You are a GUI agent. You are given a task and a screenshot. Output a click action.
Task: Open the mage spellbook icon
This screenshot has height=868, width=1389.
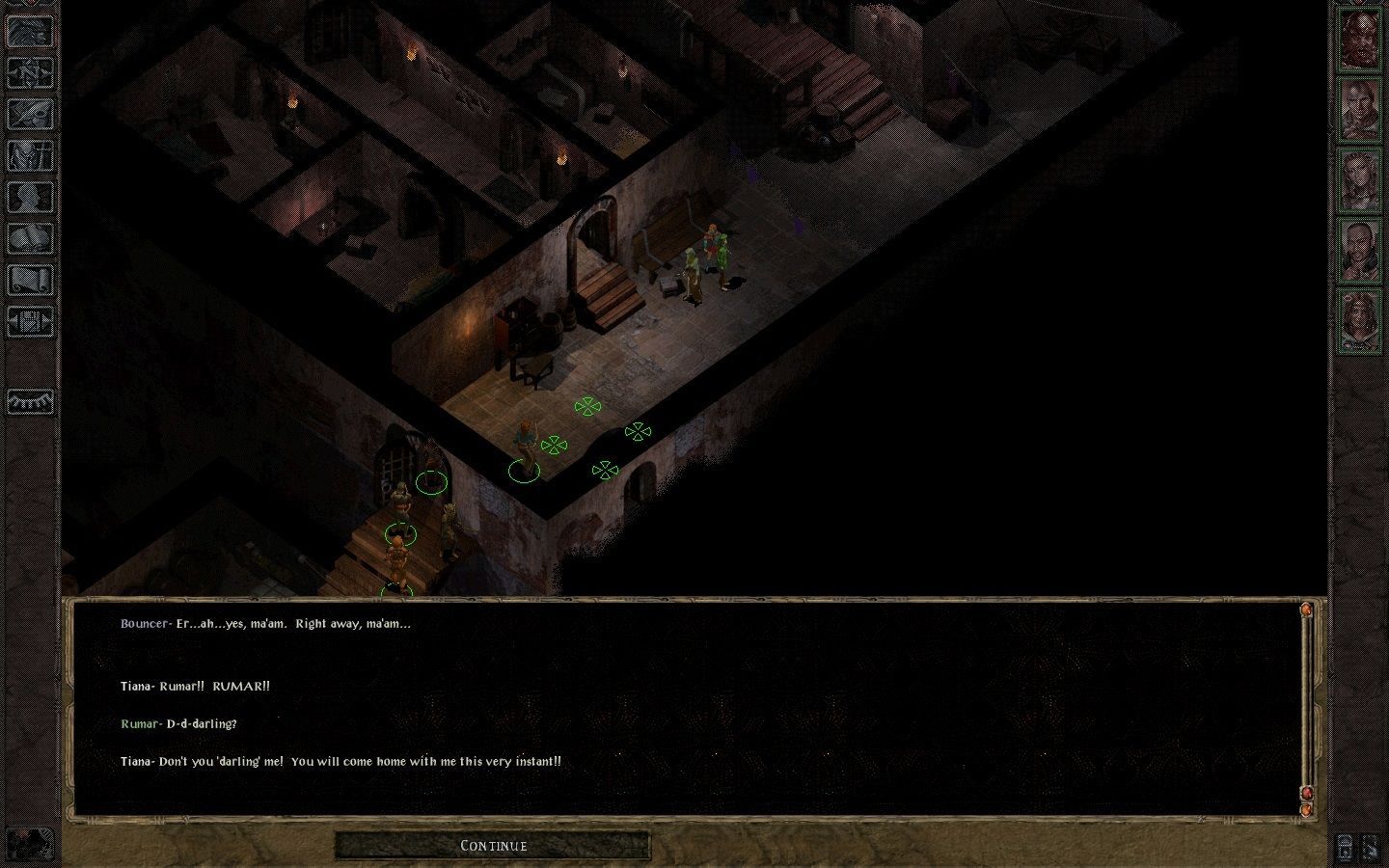[x=30, y=238]
